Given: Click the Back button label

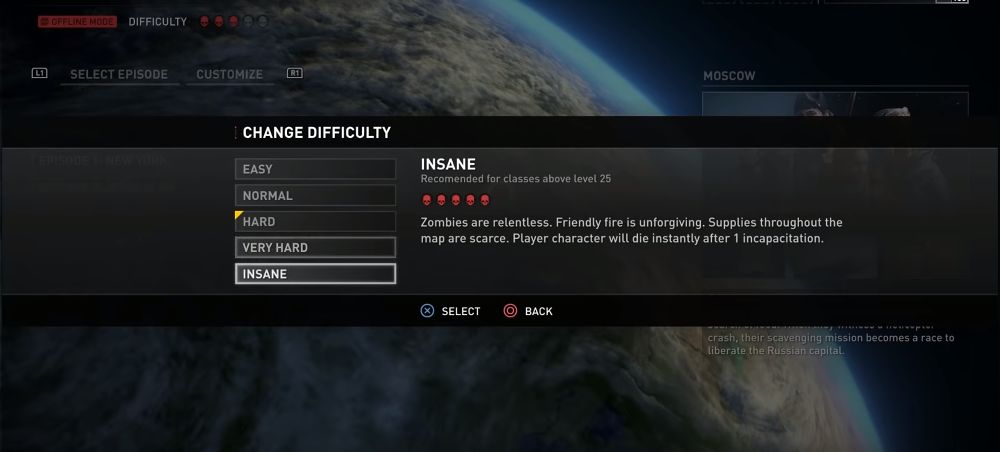Looking at the screenshot, I should [x=538, y=312].
